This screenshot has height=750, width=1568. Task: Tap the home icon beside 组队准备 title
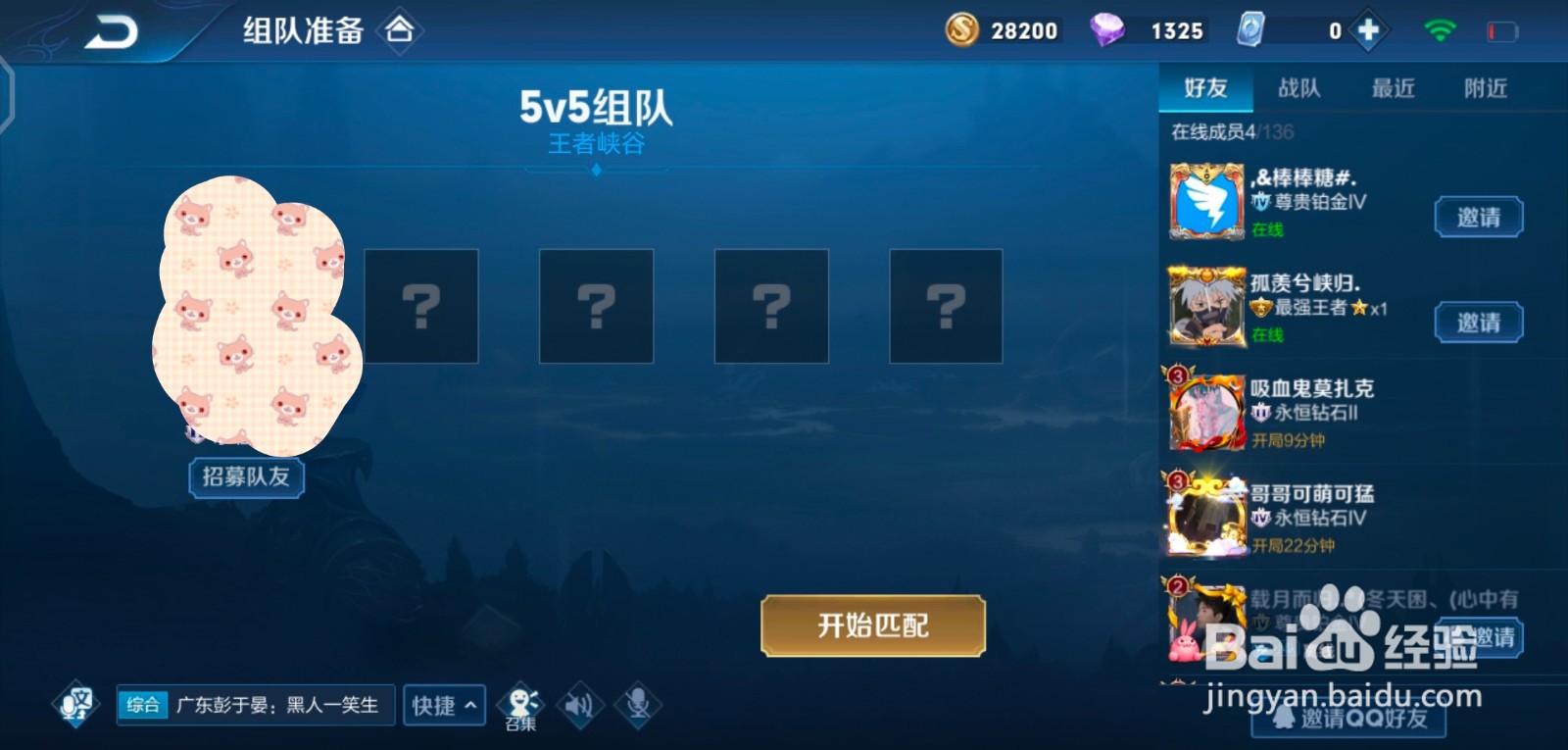click(x=401, y=30)
